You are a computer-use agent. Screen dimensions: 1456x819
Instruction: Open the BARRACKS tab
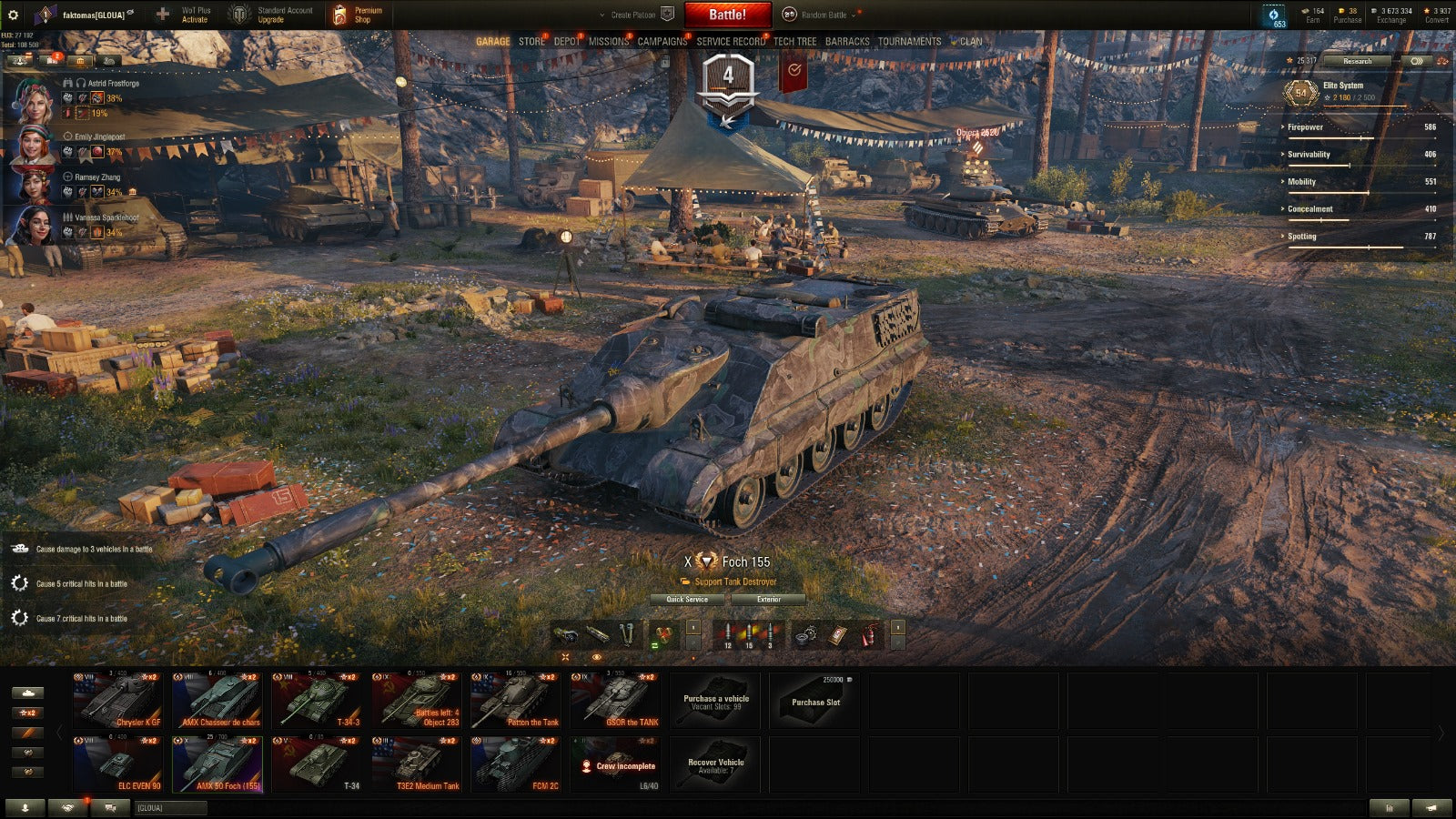[846, 42]
